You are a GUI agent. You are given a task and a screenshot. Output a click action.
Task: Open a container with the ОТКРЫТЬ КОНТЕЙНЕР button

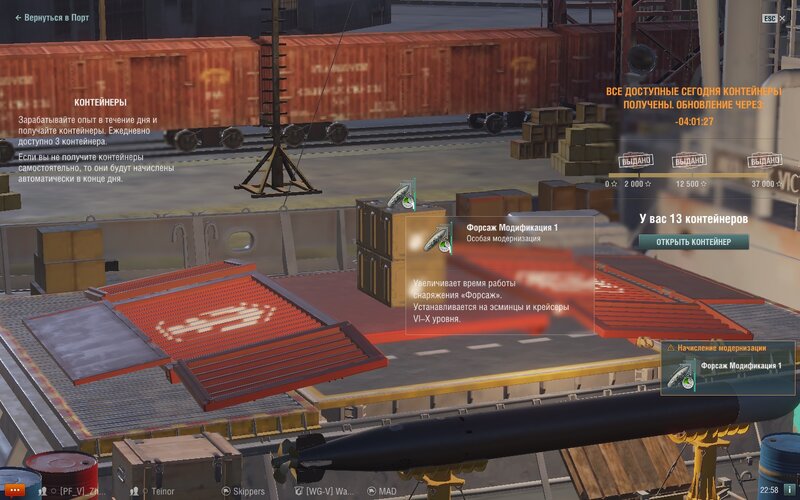[693, 242]
